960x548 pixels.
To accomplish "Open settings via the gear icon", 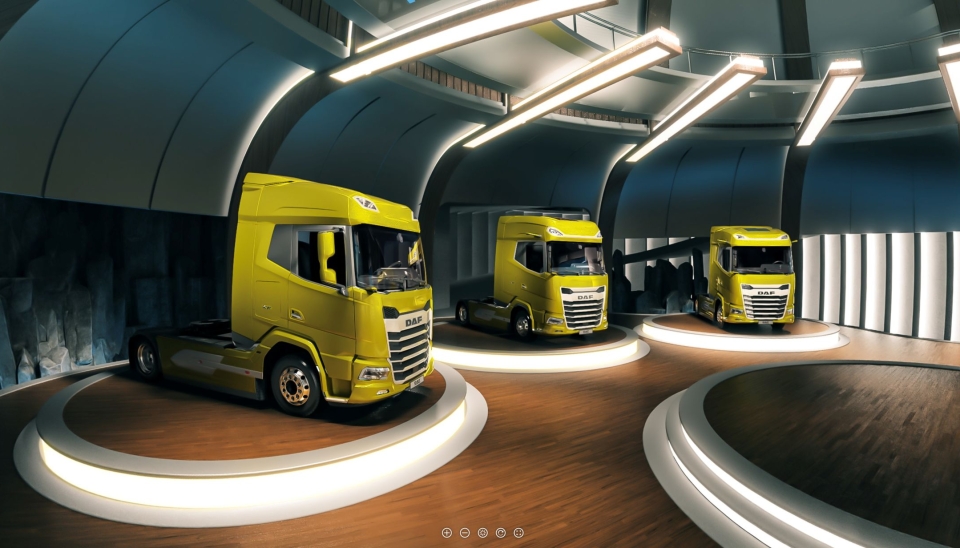I will coord(483,533).
